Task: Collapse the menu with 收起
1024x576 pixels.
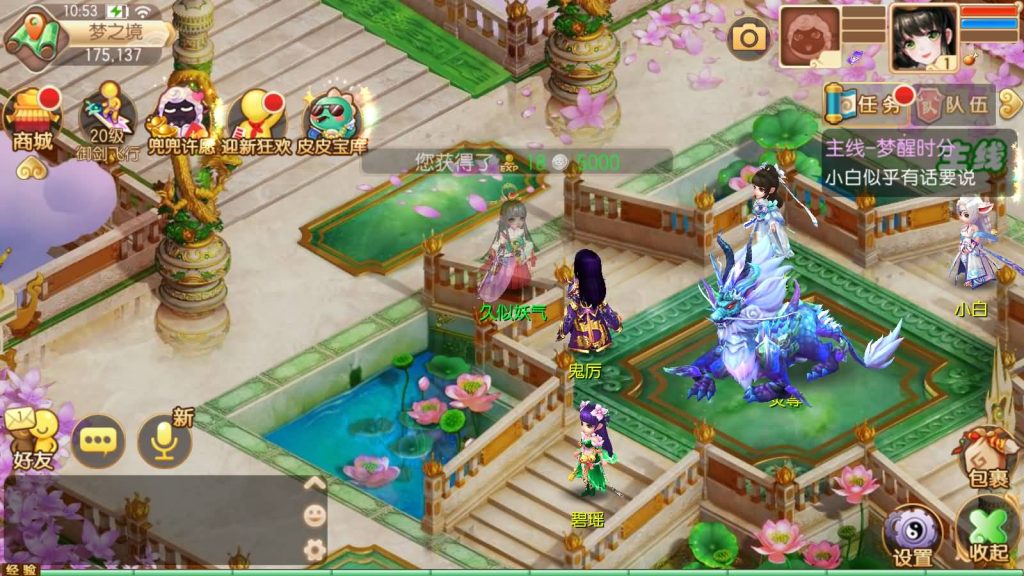Action: pyautogui.click(x=986, y=533)
